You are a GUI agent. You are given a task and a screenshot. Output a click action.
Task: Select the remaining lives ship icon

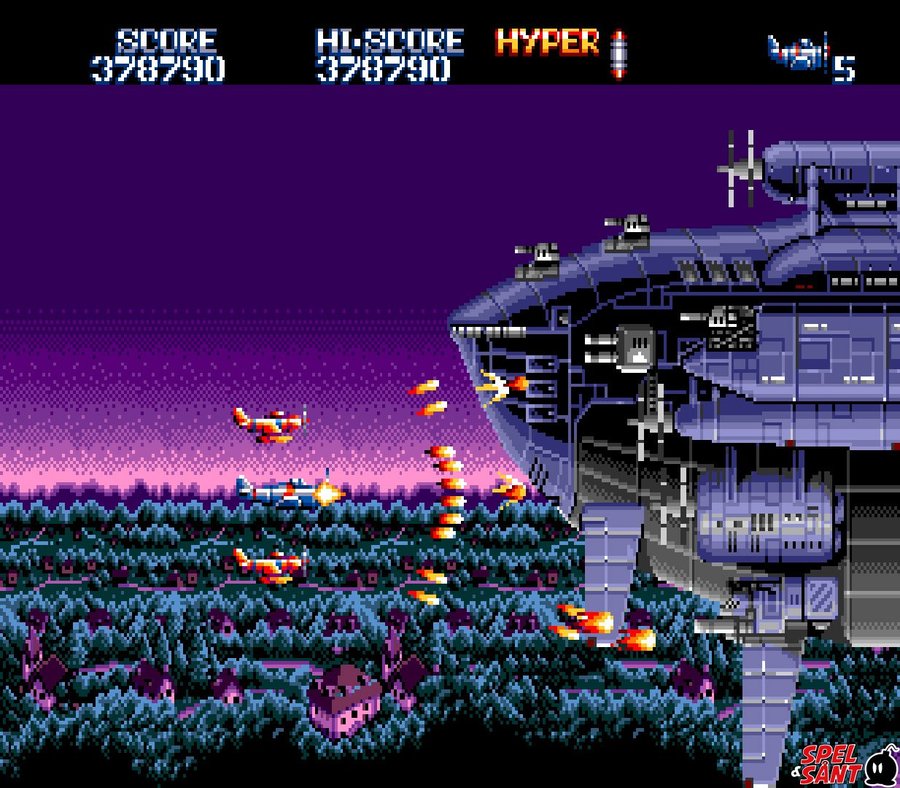click(x=799, y=52)
